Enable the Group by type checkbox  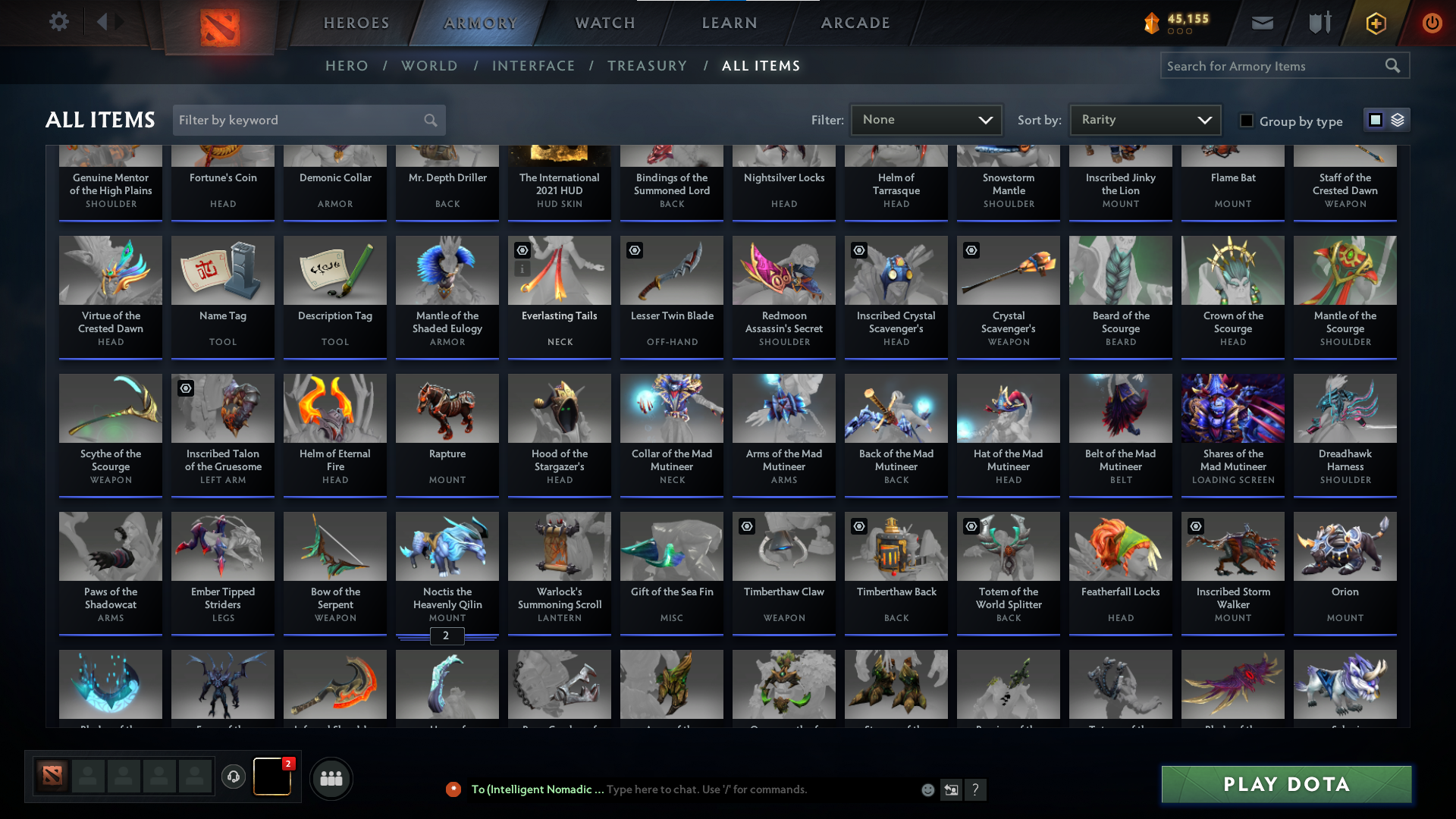[1247, 121]
